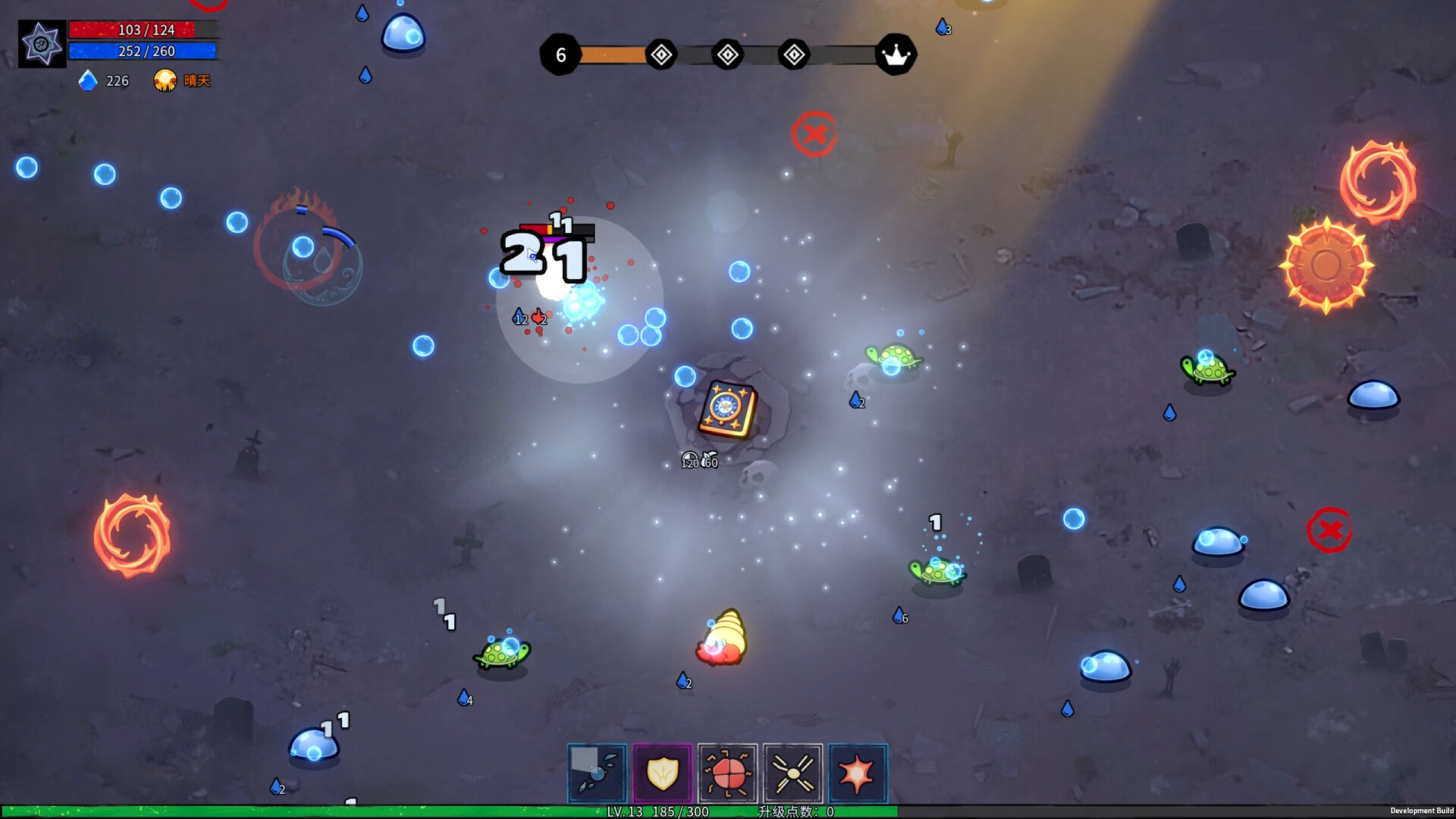
Task: Click the first diamond milestone marker
Action: pos(661,54)
